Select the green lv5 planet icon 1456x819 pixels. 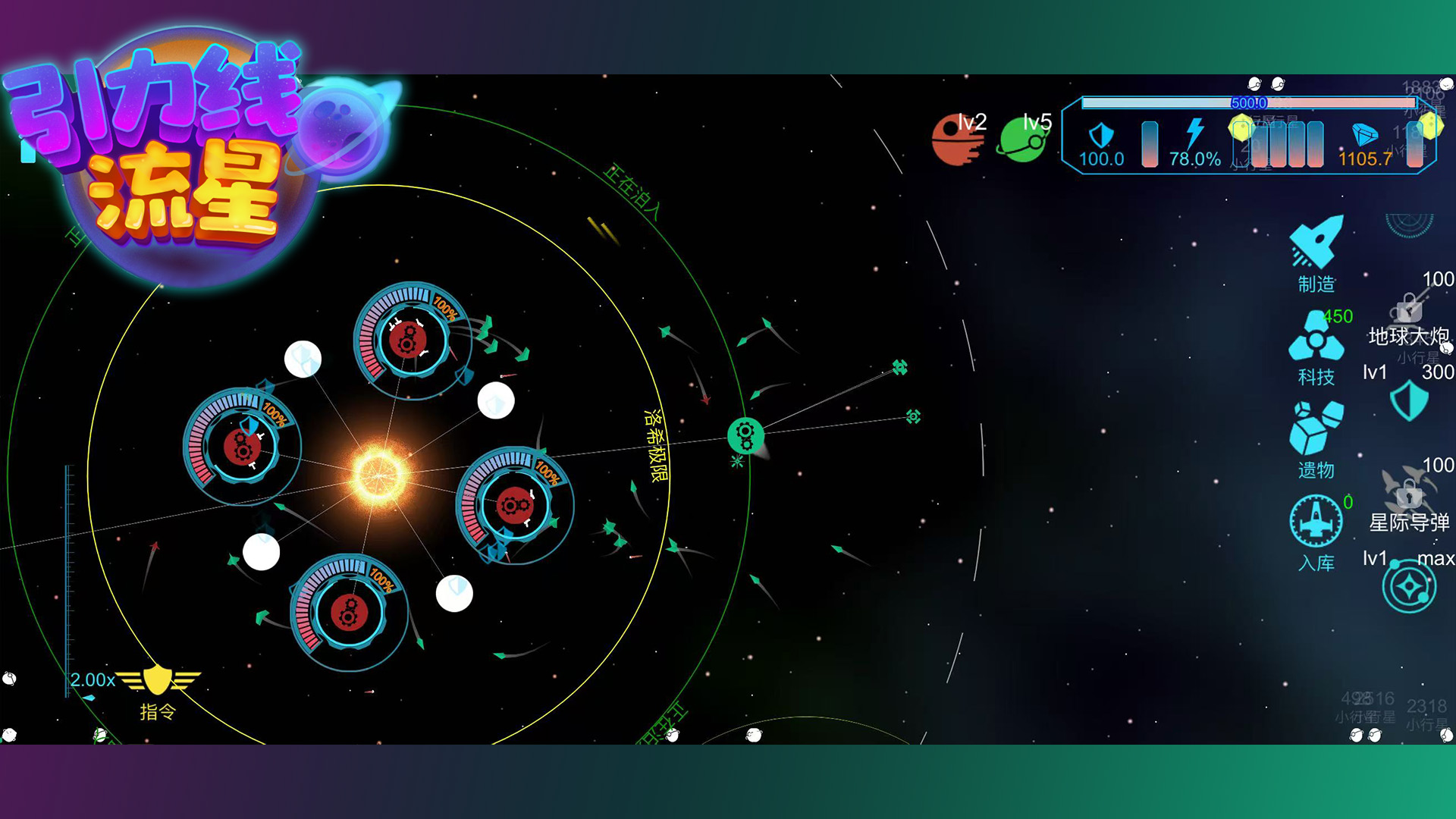point(1022,140)
